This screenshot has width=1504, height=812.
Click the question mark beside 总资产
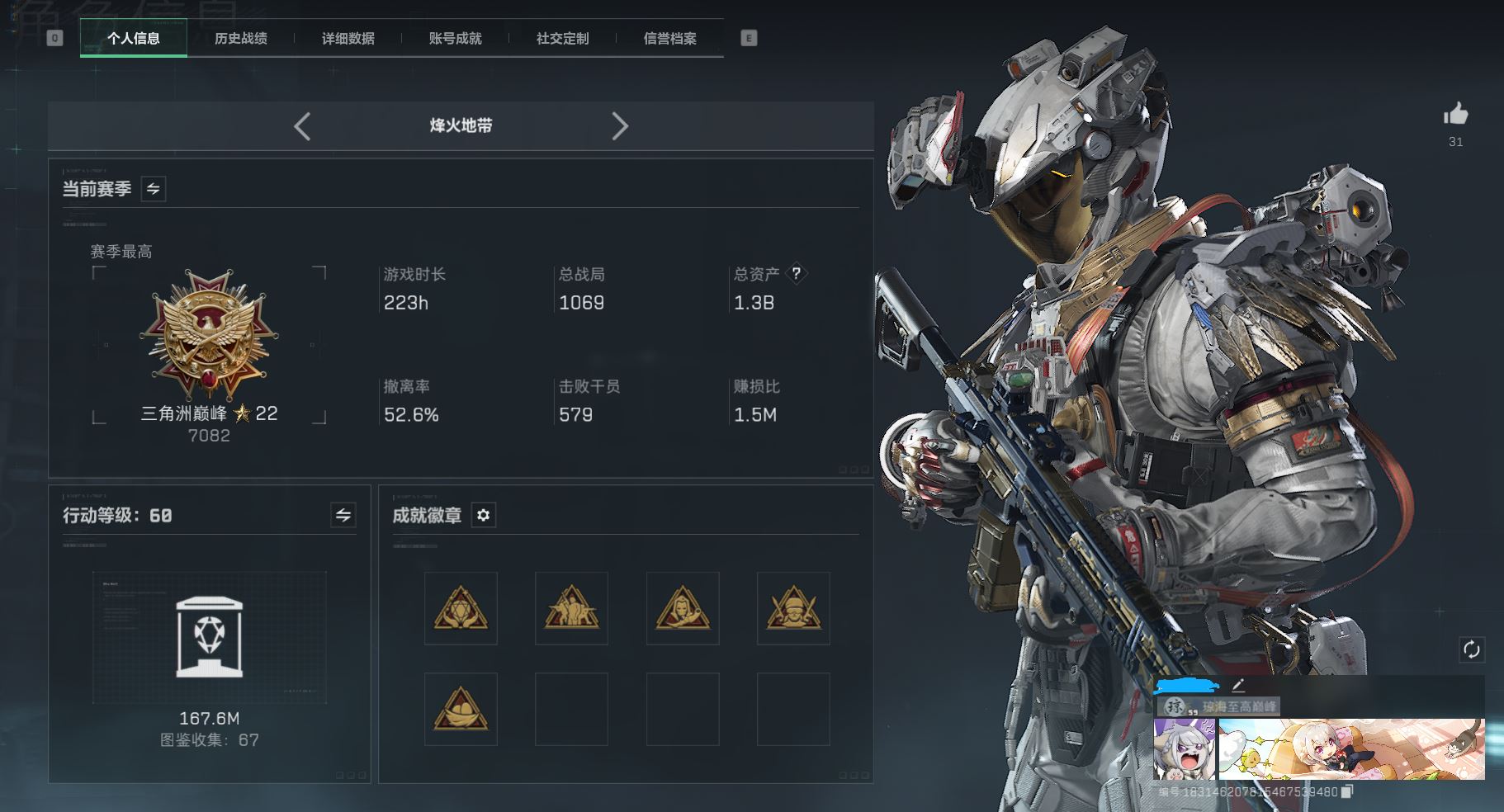pyautogui.click(x=796, y=273)
